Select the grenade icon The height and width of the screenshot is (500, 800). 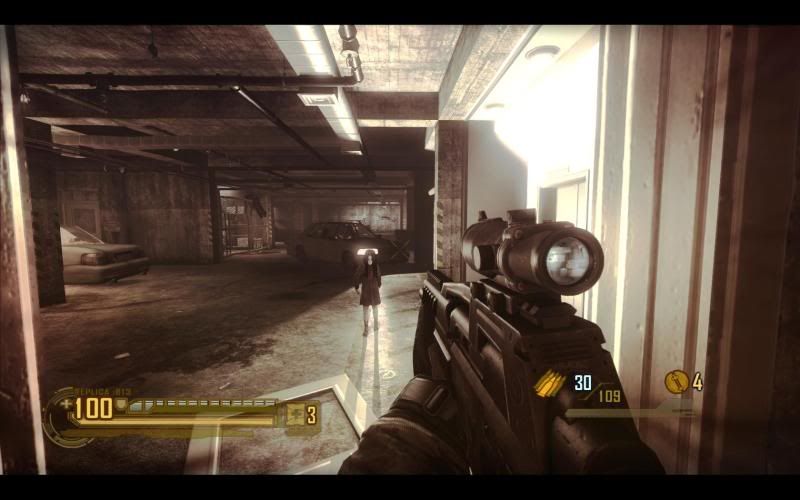point(677,382)
